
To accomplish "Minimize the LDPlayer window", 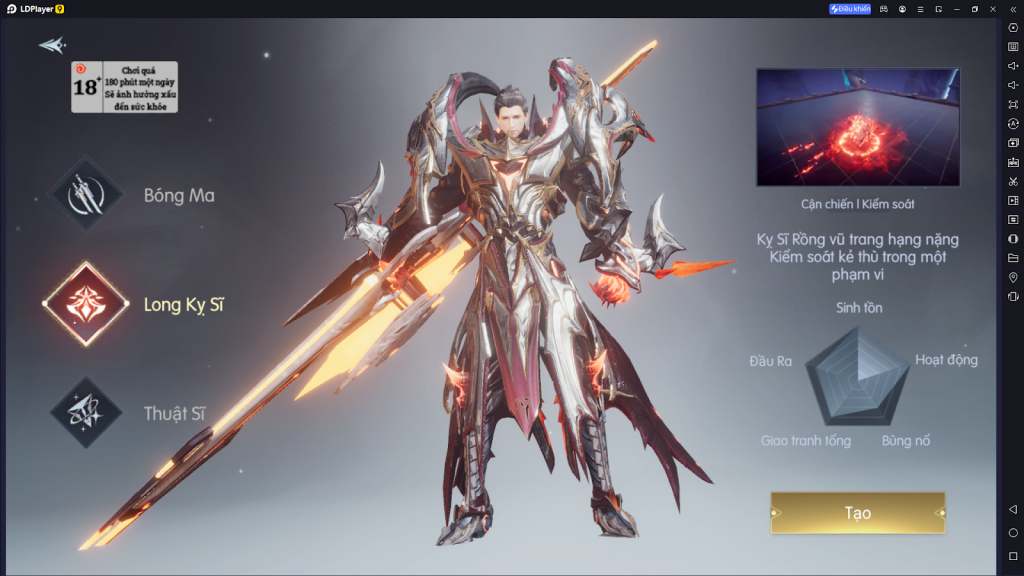I will 956,9.
